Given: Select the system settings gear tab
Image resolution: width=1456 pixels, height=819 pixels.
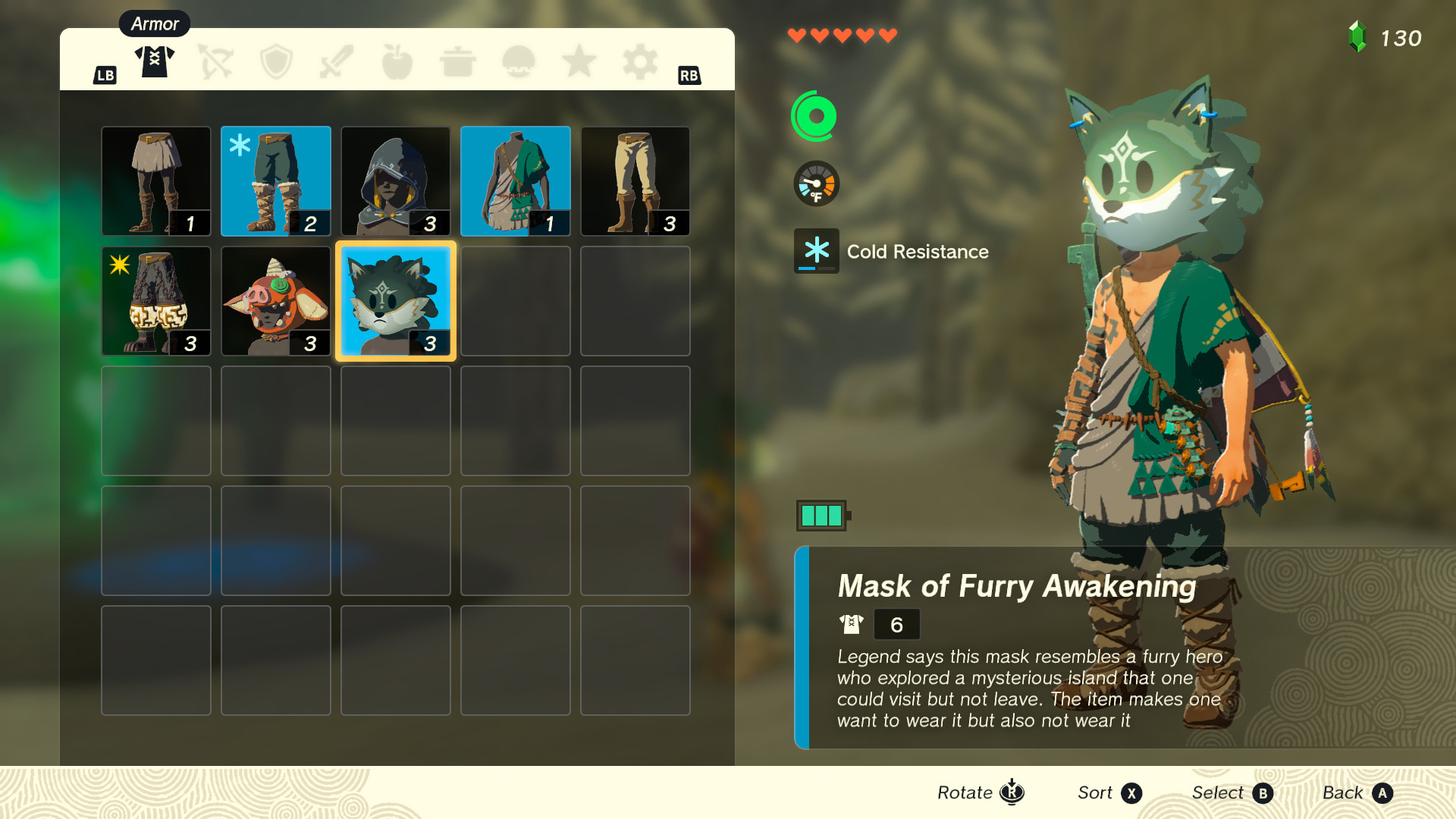Looking at the screenshot, I should 639,61.
